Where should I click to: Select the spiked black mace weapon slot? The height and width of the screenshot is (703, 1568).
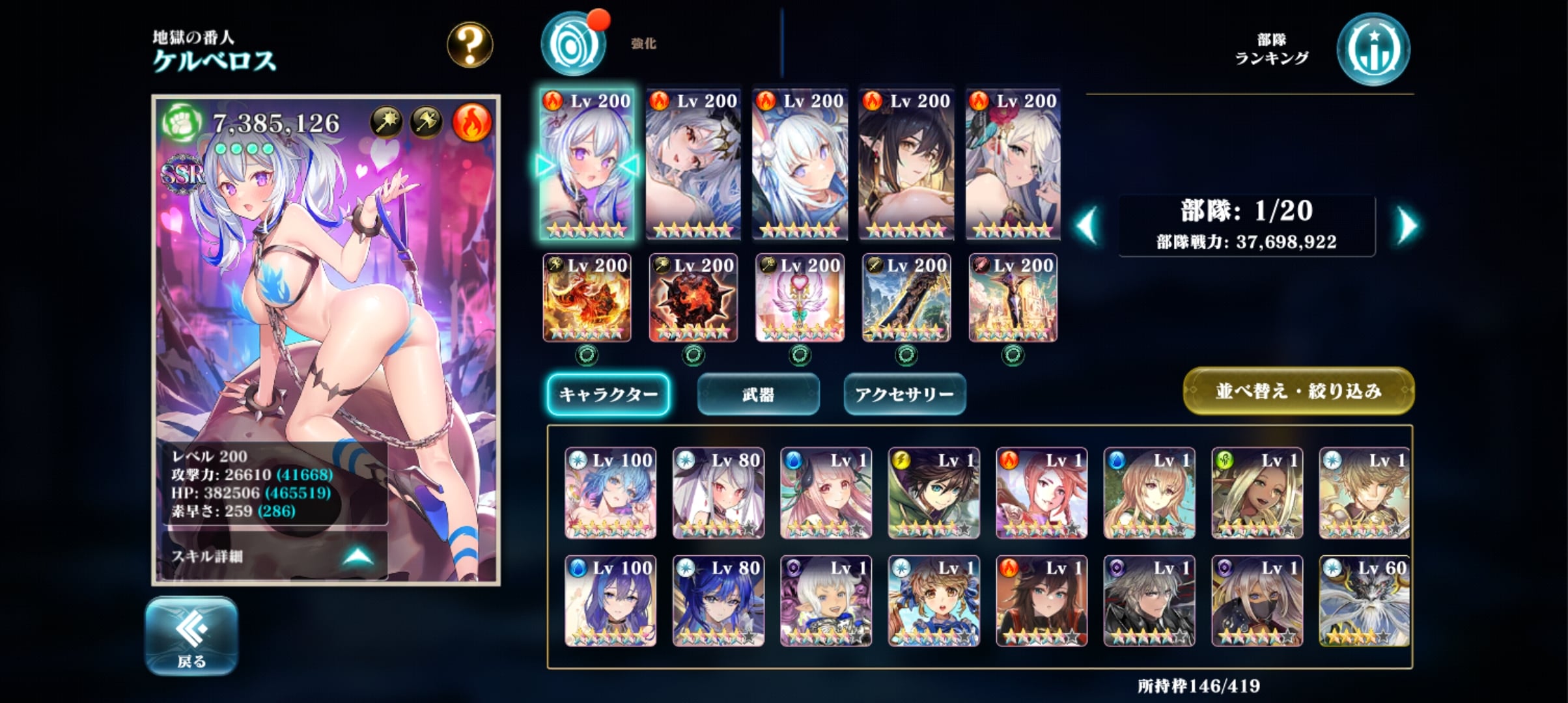coord(693,298)
